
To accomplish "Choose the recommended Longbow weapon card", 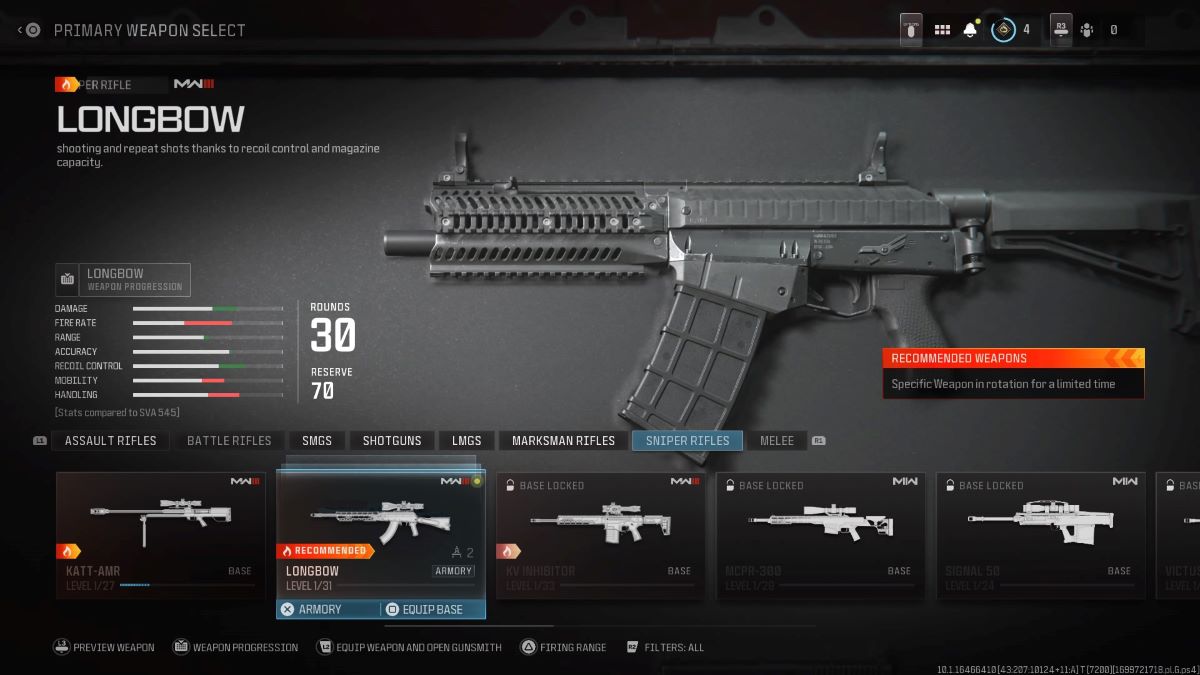I will point(380,532).
